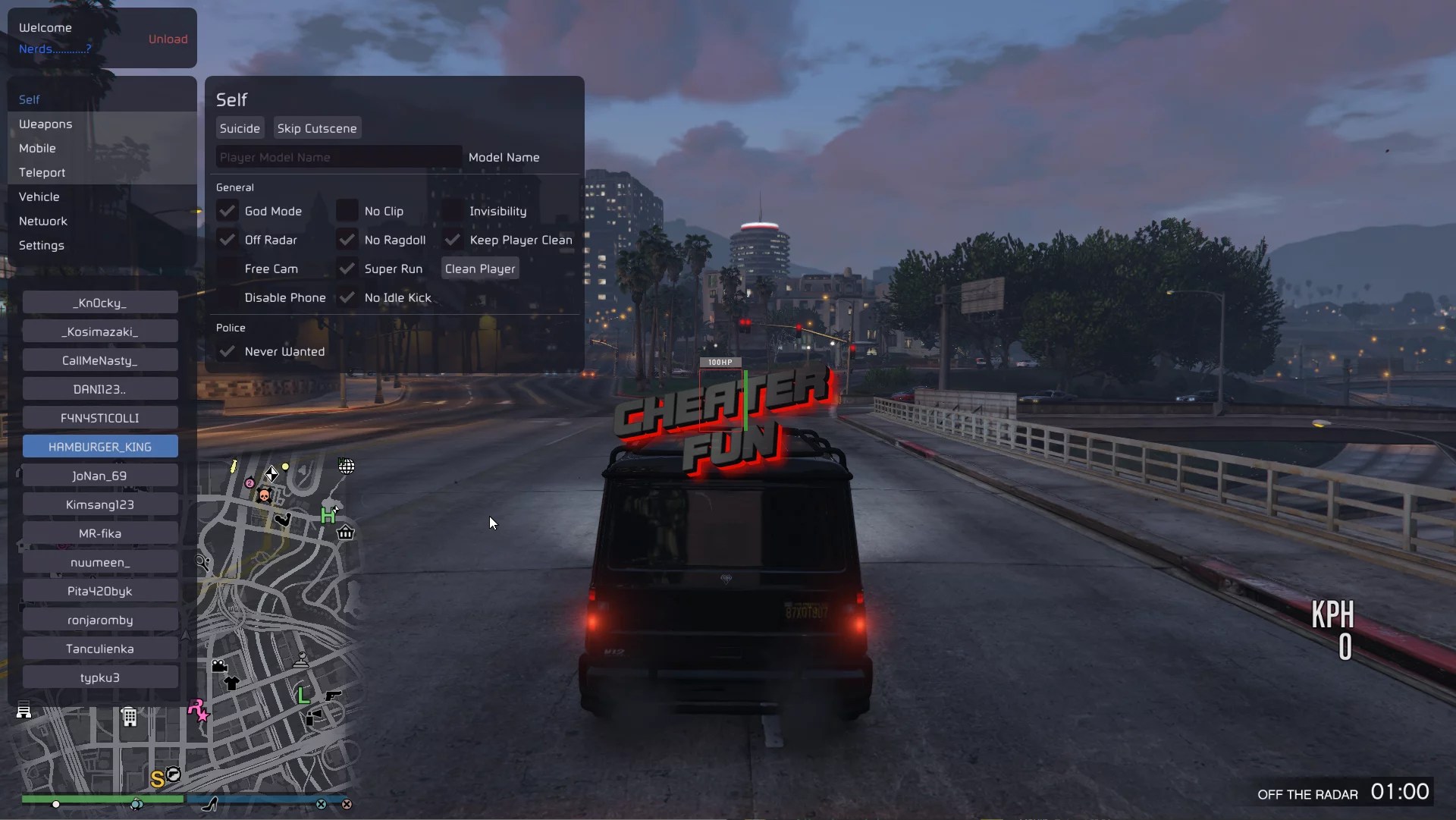Image resolution: width=1456 pixels, height=820 pixels.
Task: Toggle God Mode in the General section
Action: 227,211
